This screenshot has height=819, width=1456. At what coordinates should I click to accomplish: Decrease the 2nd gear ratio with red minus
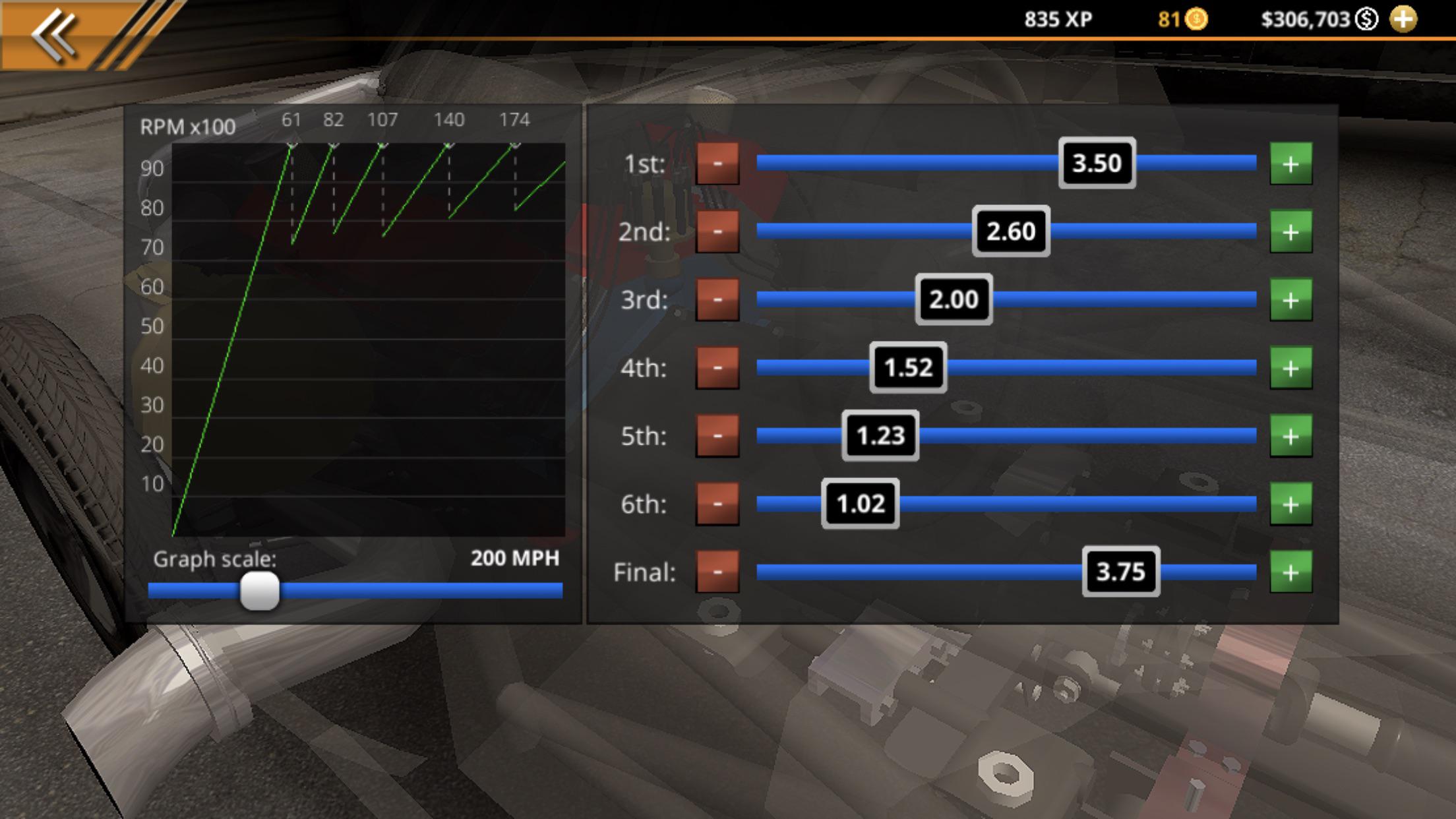point(718,232)
